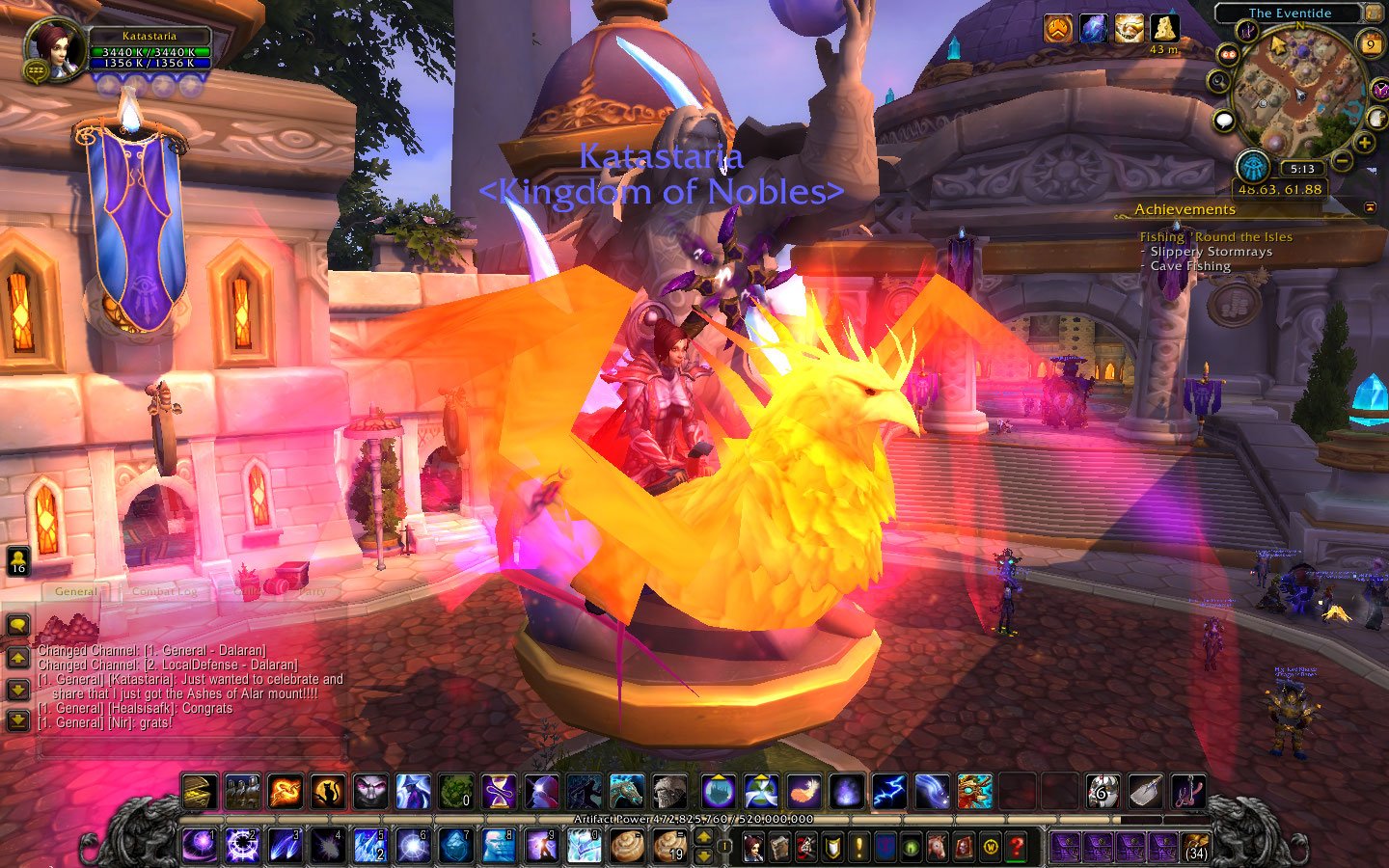Open the character info micro button
1389x868 pixels.
[753, 847]
